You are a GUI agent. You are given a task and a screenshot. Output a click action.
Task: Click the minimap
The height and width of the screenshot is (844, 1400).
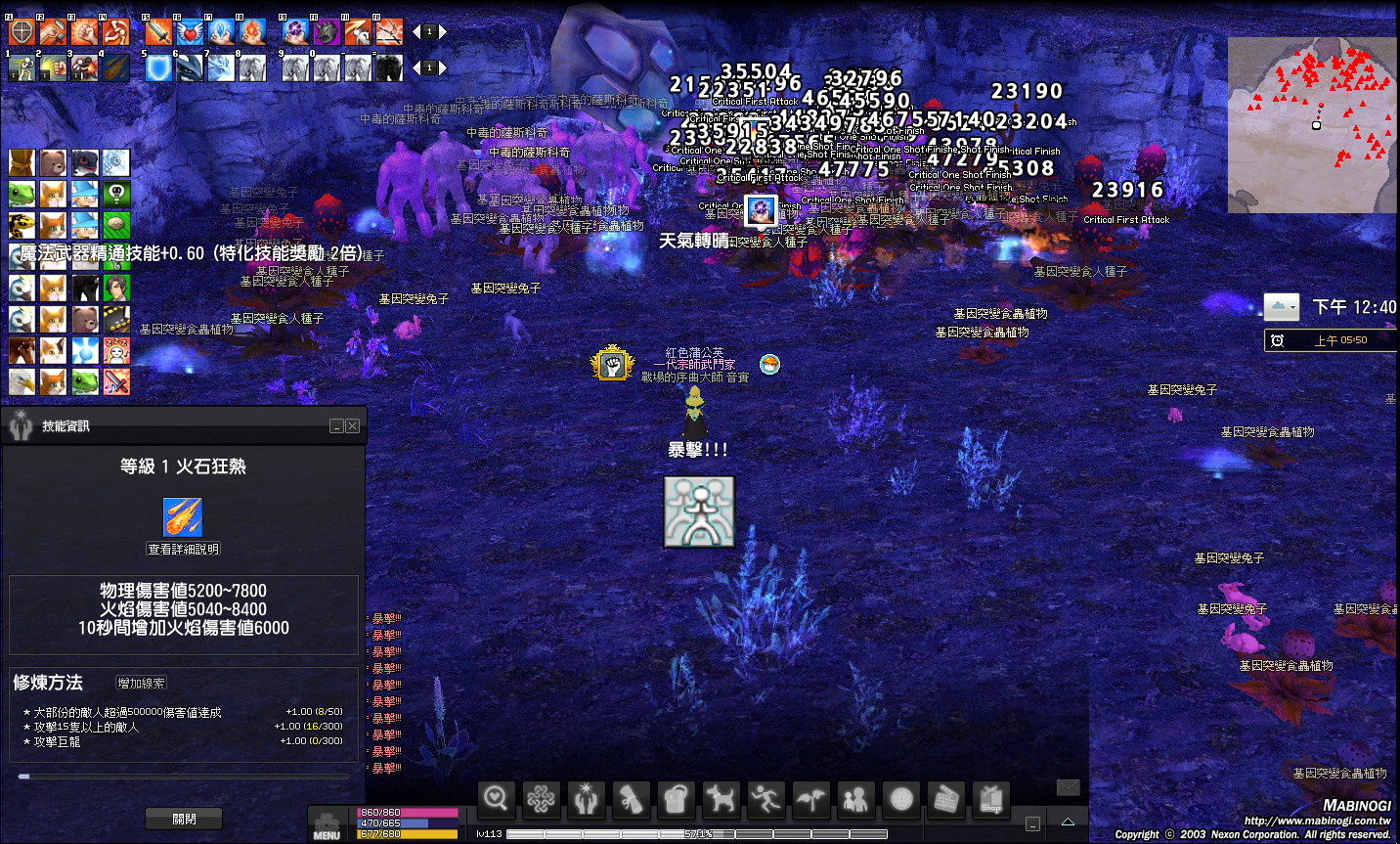point(1312,125)
